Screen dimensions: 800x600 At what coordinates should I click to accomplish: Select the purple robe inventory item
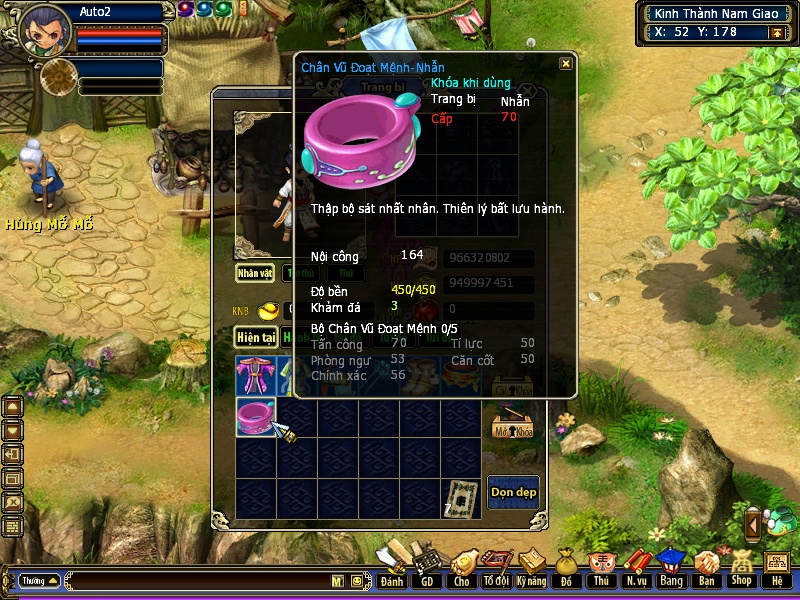(255, 375)
